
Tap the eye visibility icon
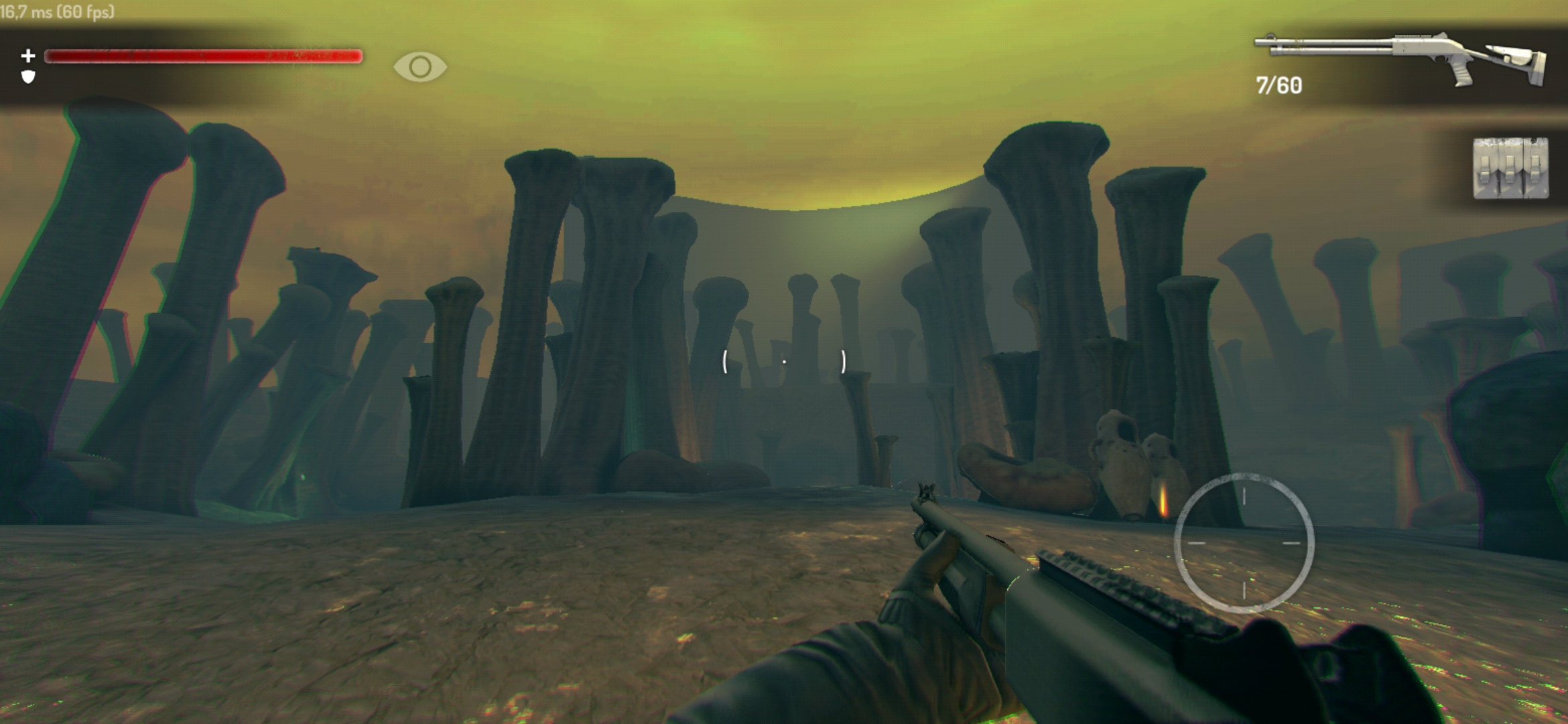420,67
